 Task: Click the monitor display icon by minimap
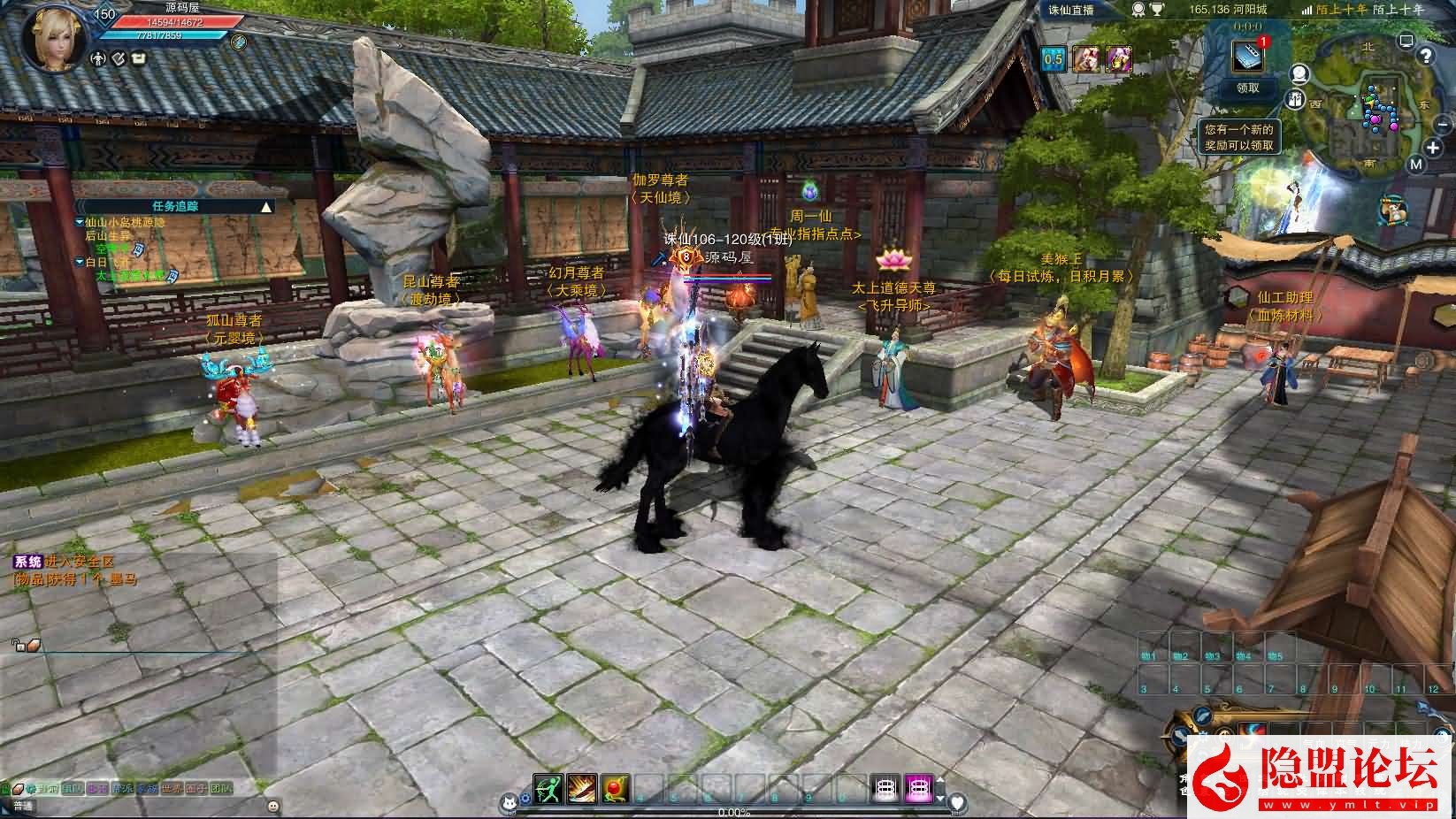tap(1406, 39)
